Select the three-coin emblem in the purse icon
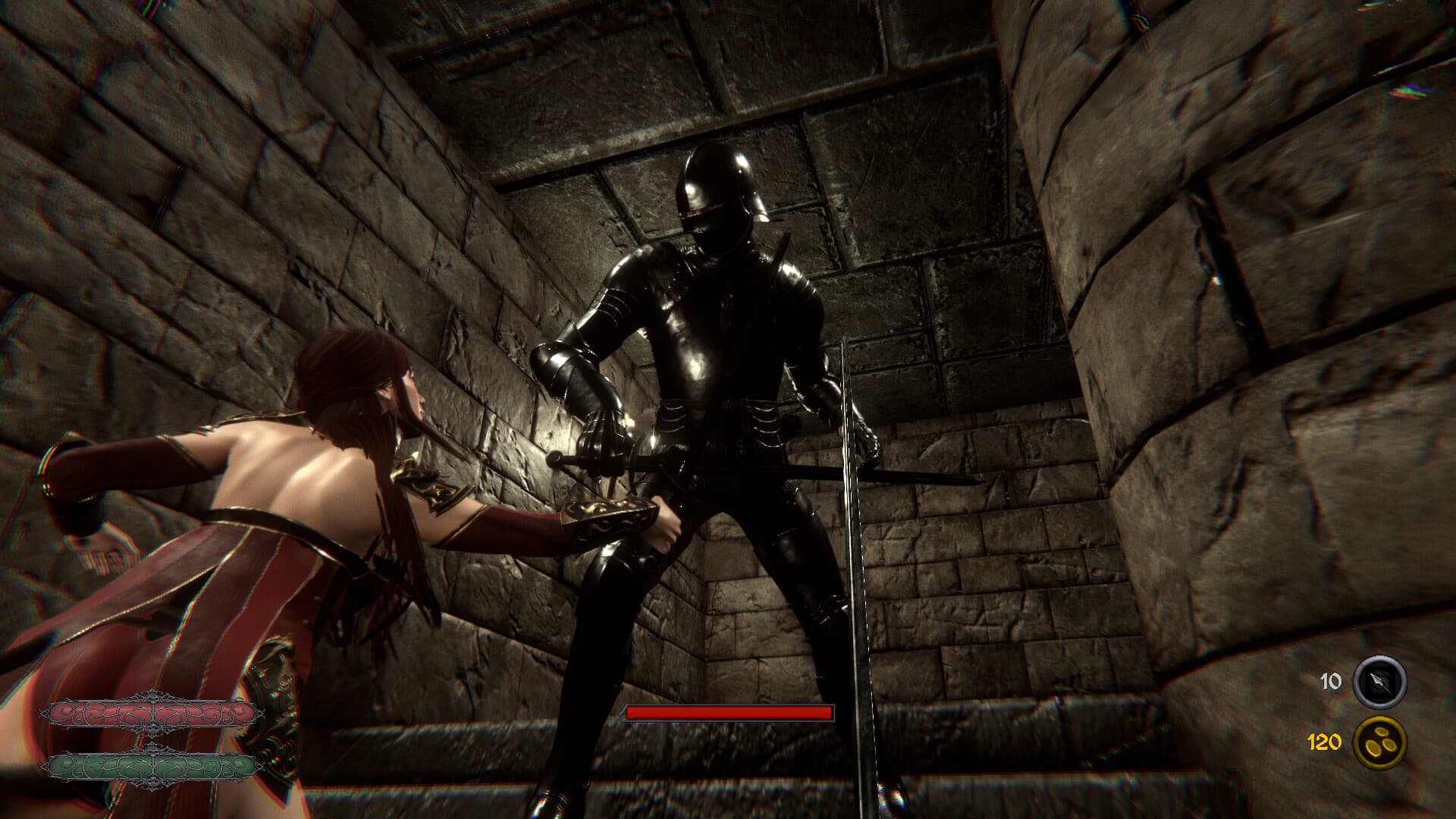The height and width of the screenshot is (819, 1456). coord(1379,742)
